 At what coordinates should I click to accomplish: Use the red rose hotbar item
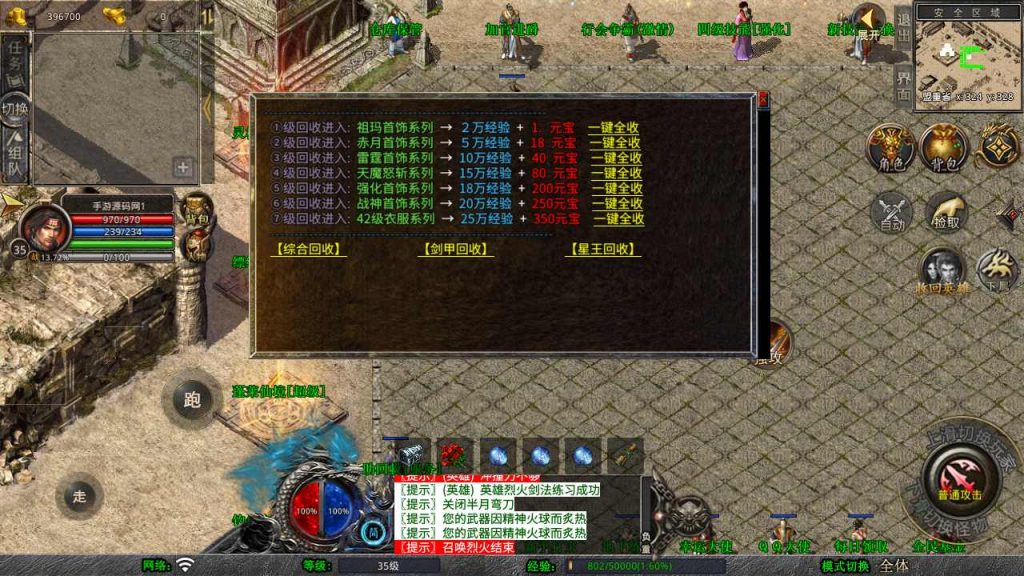(455, 455)
